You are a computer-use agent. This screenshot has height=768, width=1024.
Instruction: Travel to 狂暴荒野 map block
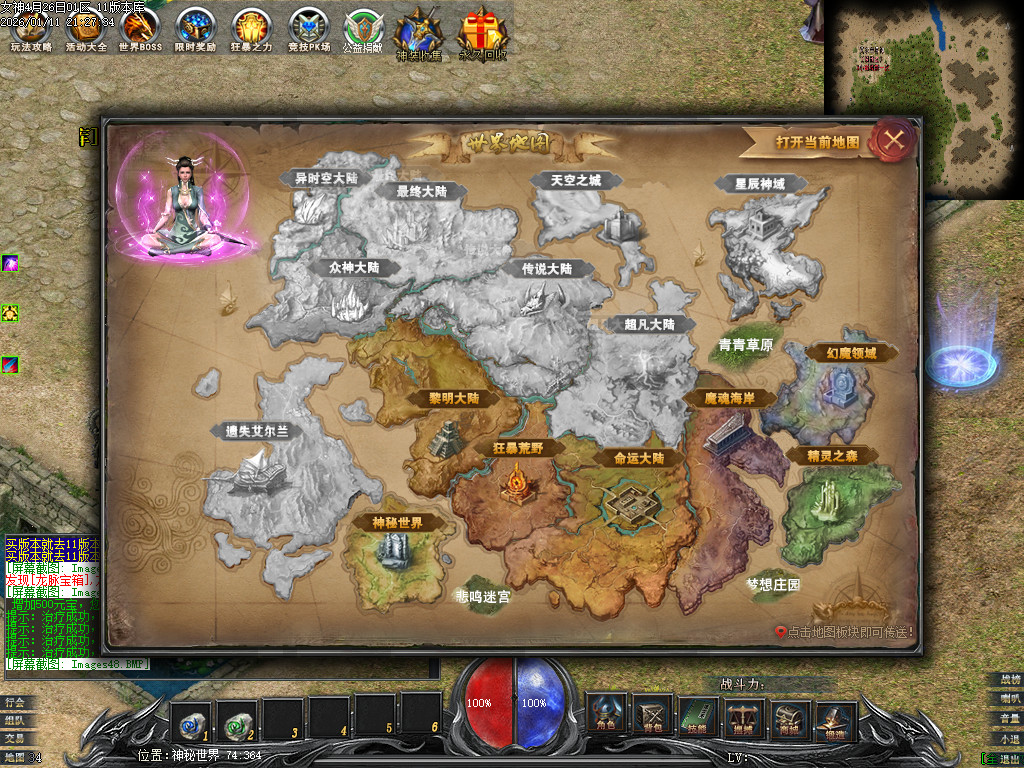tap(518, 448)
